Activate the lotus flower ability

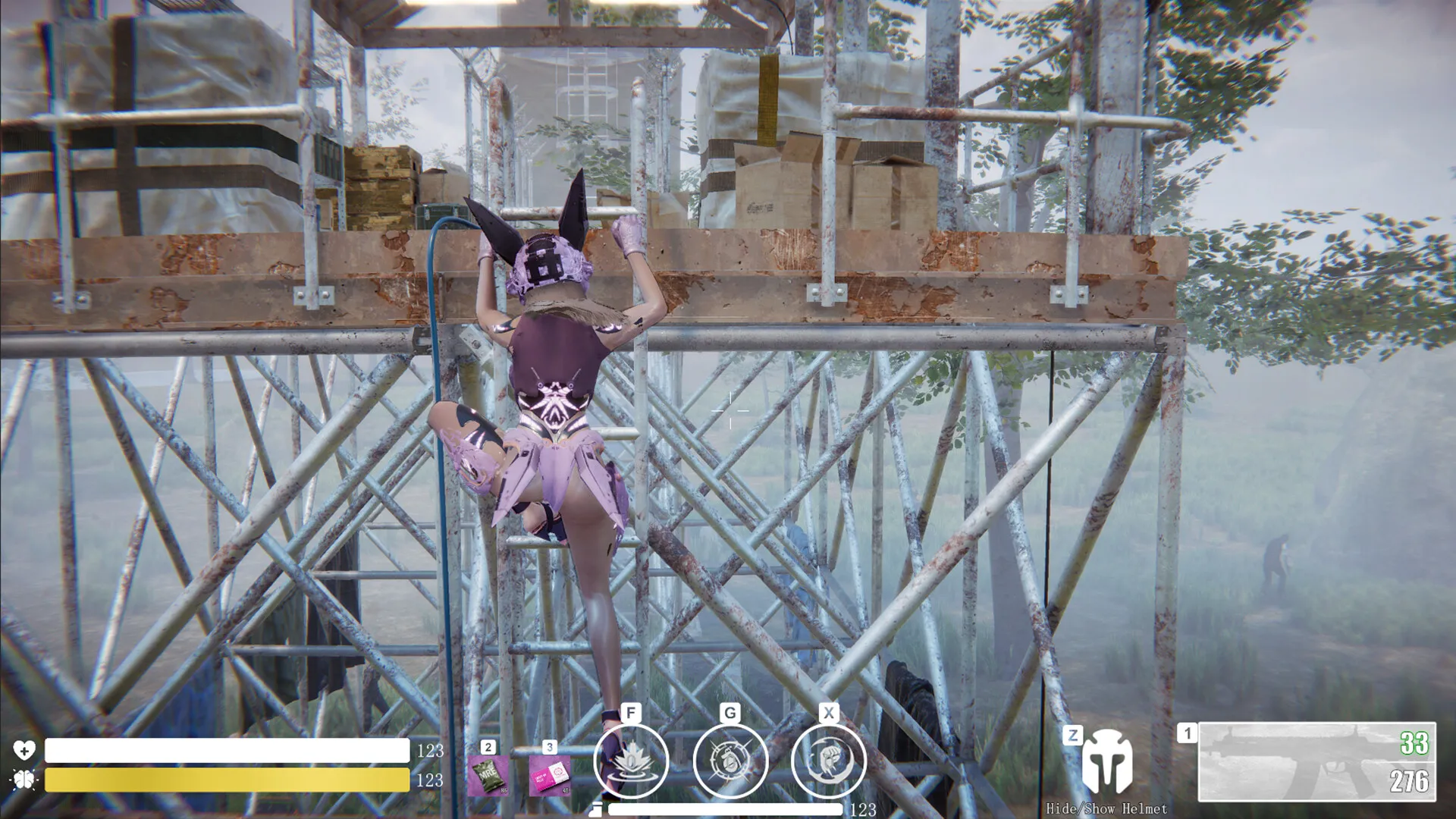[x=631, y=761]
